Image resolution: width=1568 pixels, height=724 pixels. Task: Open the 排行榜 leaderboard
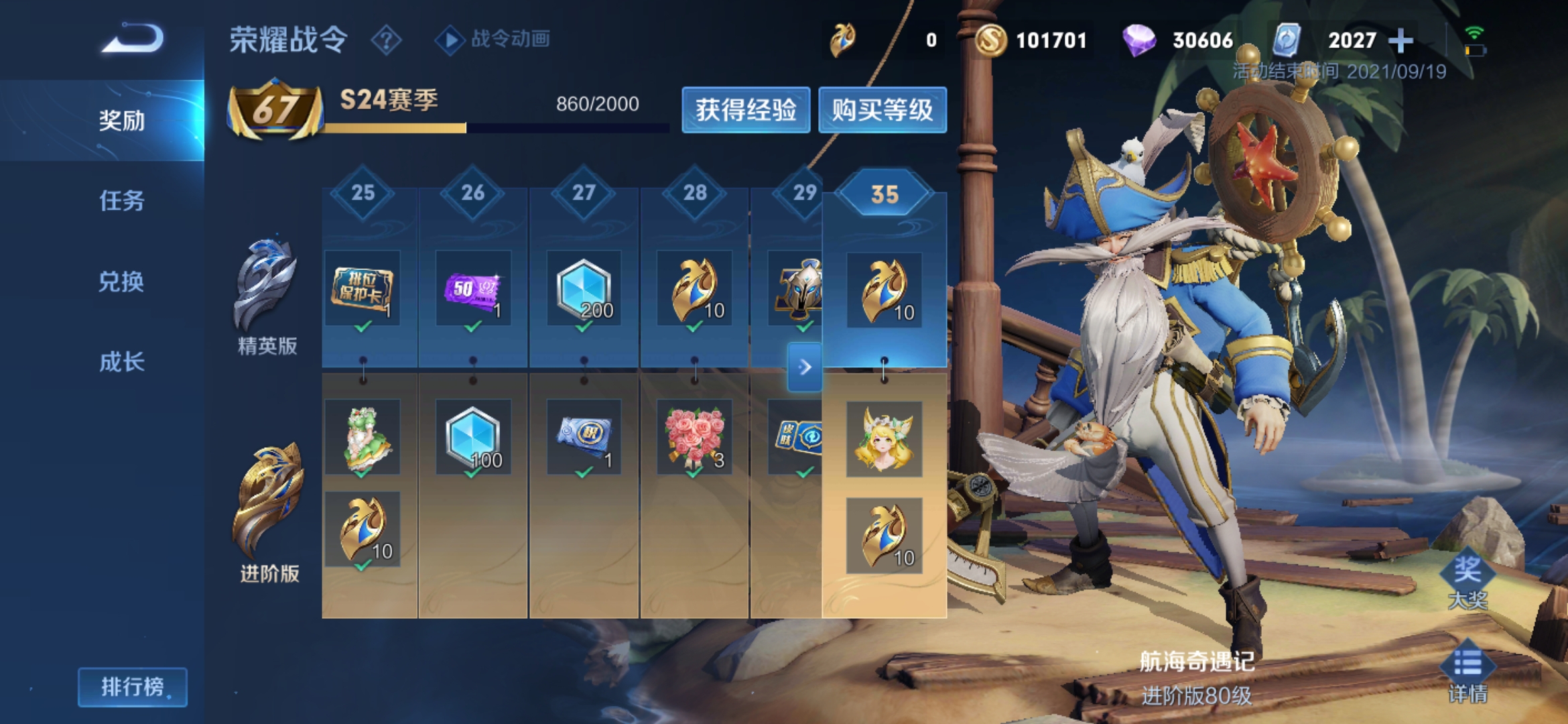coord(133,686)
